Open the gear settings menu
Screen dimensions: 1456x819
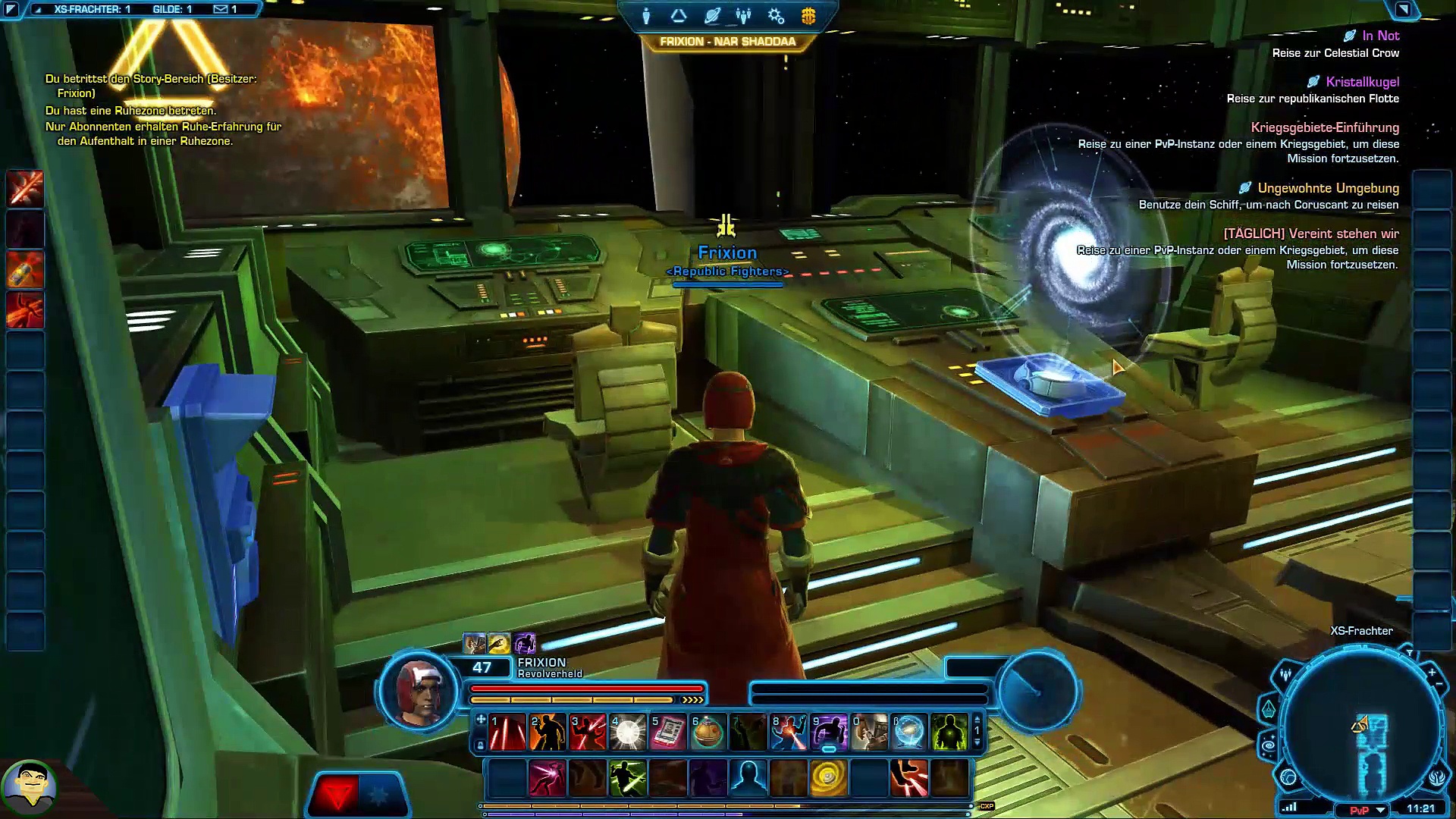click(x=776, y=16)
